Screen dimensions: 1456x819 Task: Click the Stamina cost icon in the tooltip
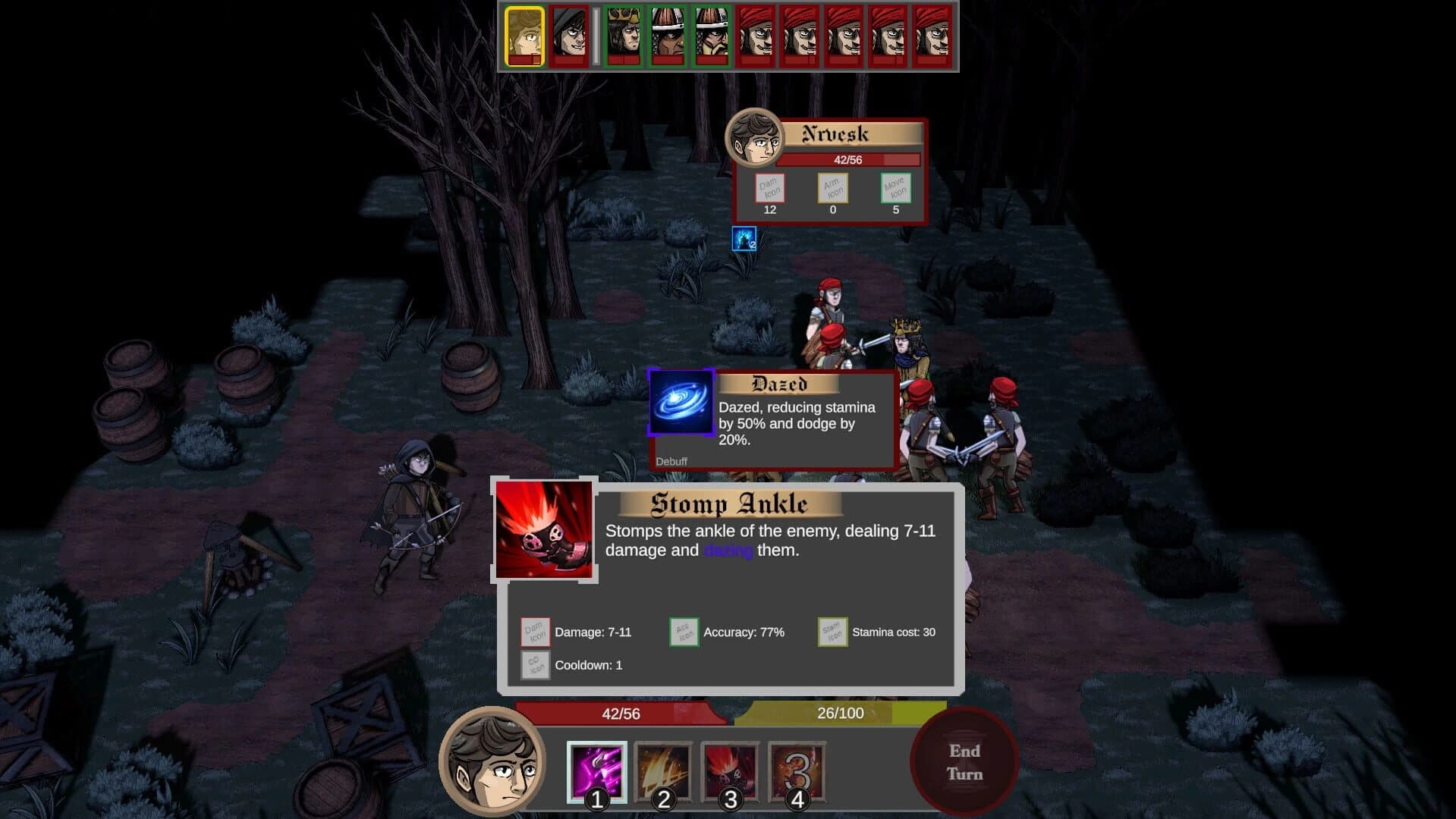tap(832, 631)
